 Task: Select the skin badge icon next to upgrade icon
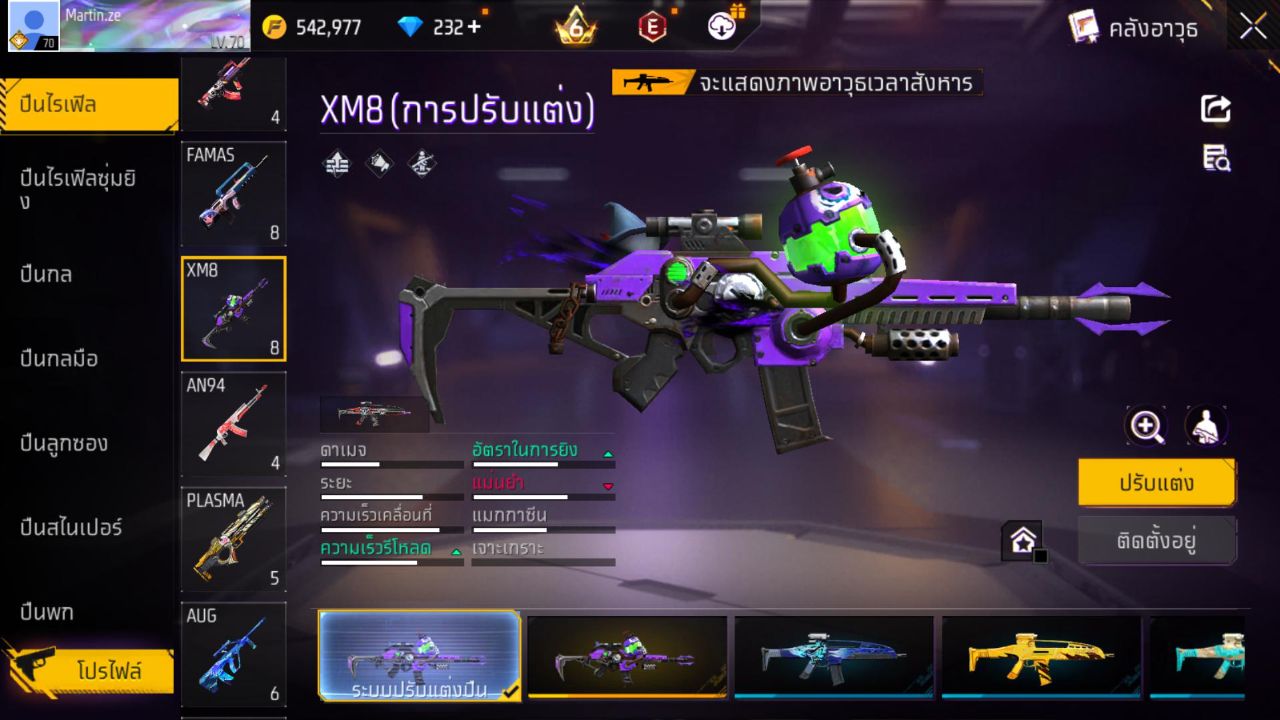pos(379,163)
